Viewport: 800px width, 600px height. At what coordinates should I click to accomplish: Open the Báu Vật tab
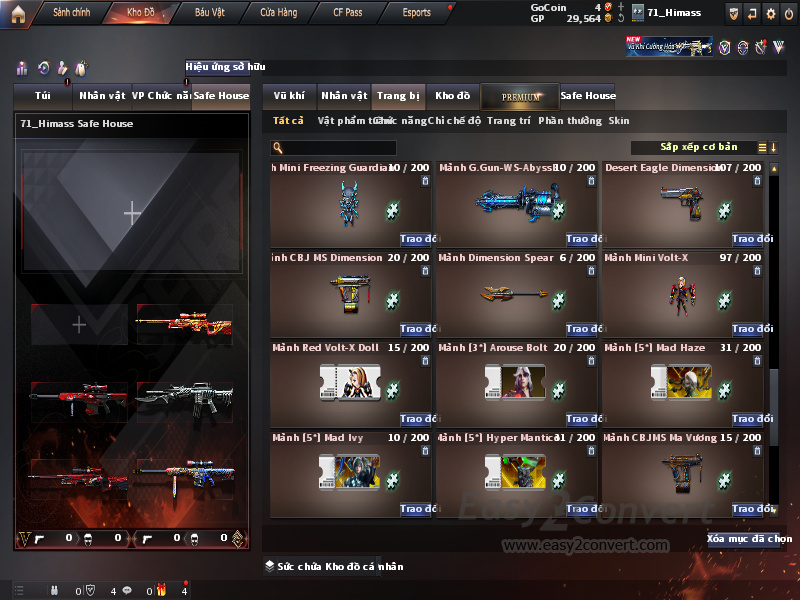coord(210,13)
